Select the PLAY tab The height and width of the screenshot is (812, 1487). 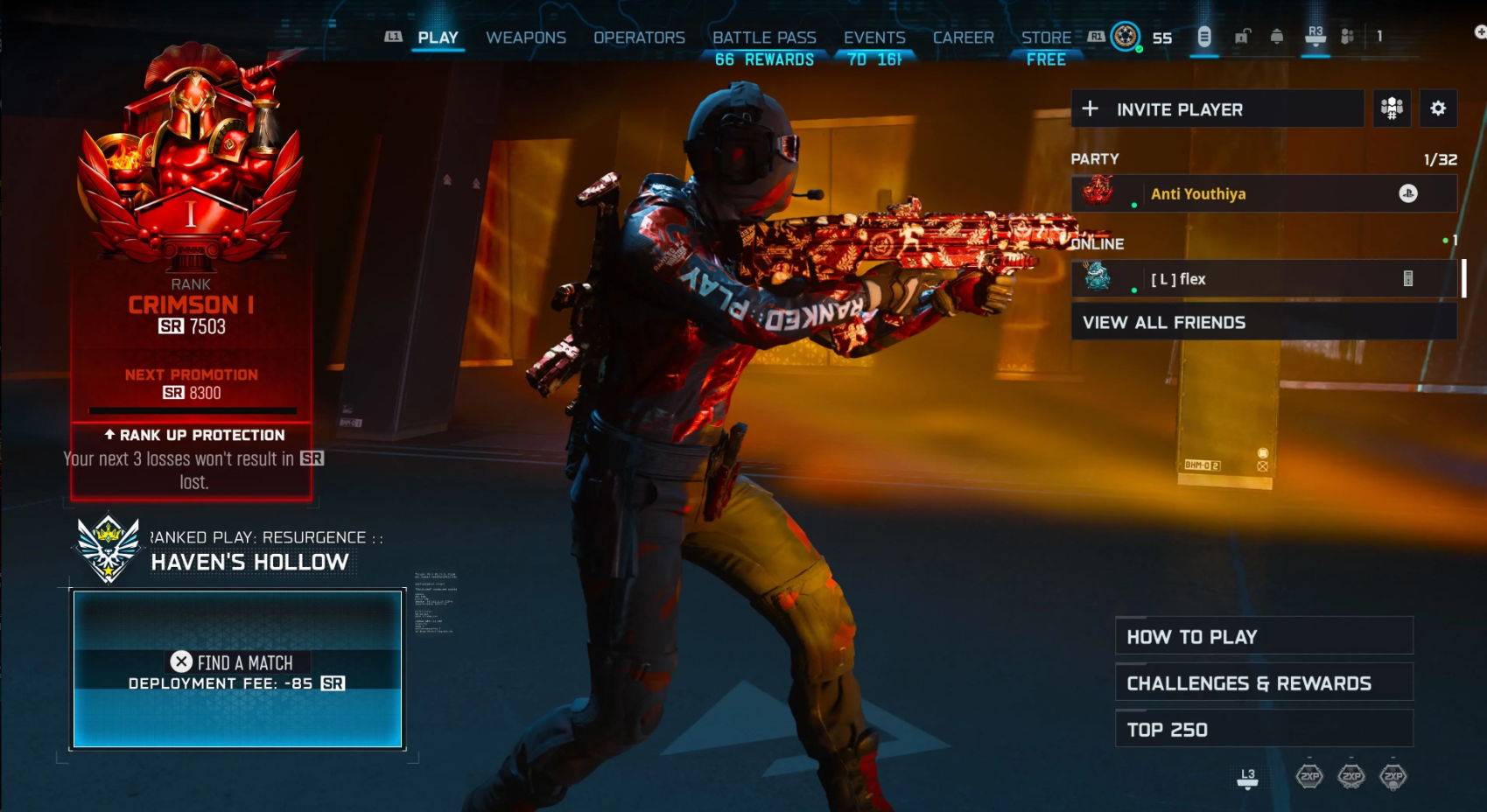[438, 38]
